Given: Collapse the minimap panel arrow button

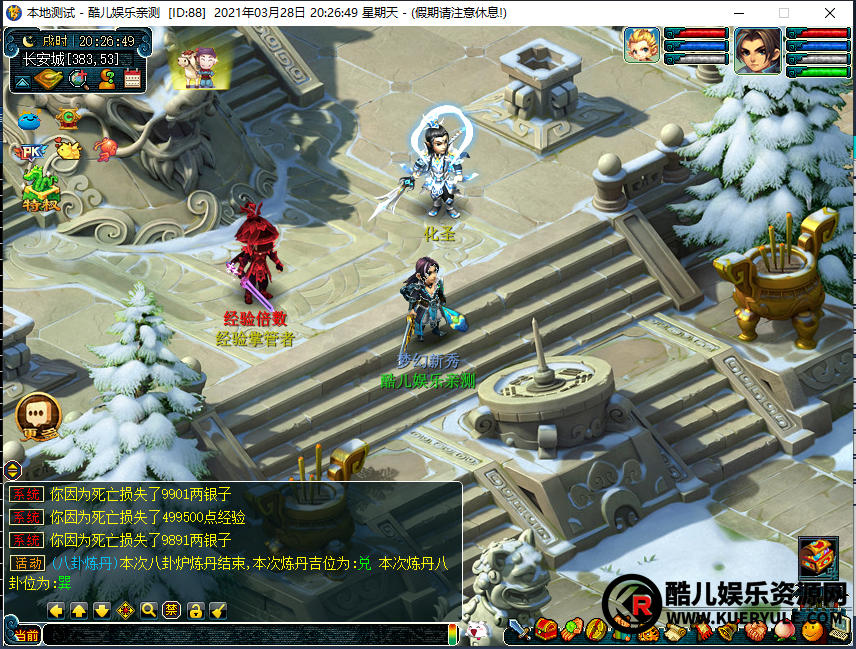Looking at the screenshot, I should pyautogui.click(x=21, y=79).
